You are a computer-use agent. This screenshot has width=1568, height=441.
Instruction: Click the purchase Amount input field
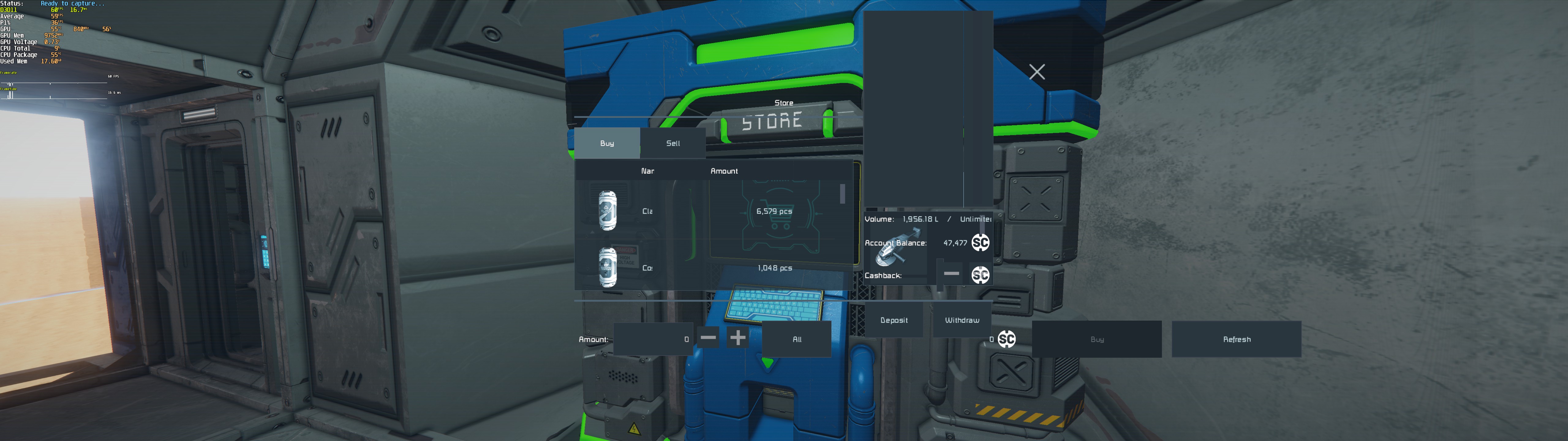tap(653, 339)
